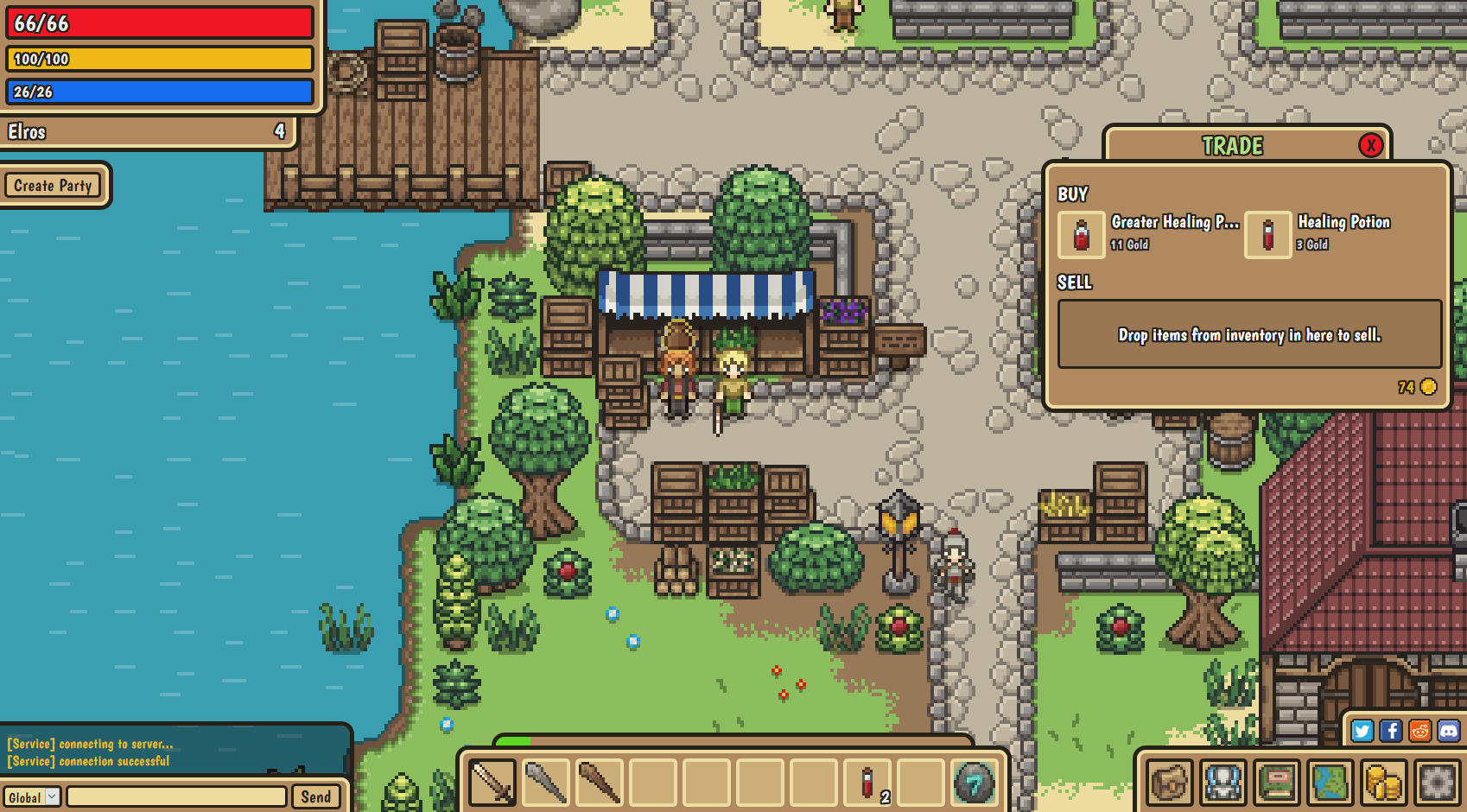Select the brown wooden club hotbar slot
This screenshot has width=1467, height=812.
(x=600, y=783)
